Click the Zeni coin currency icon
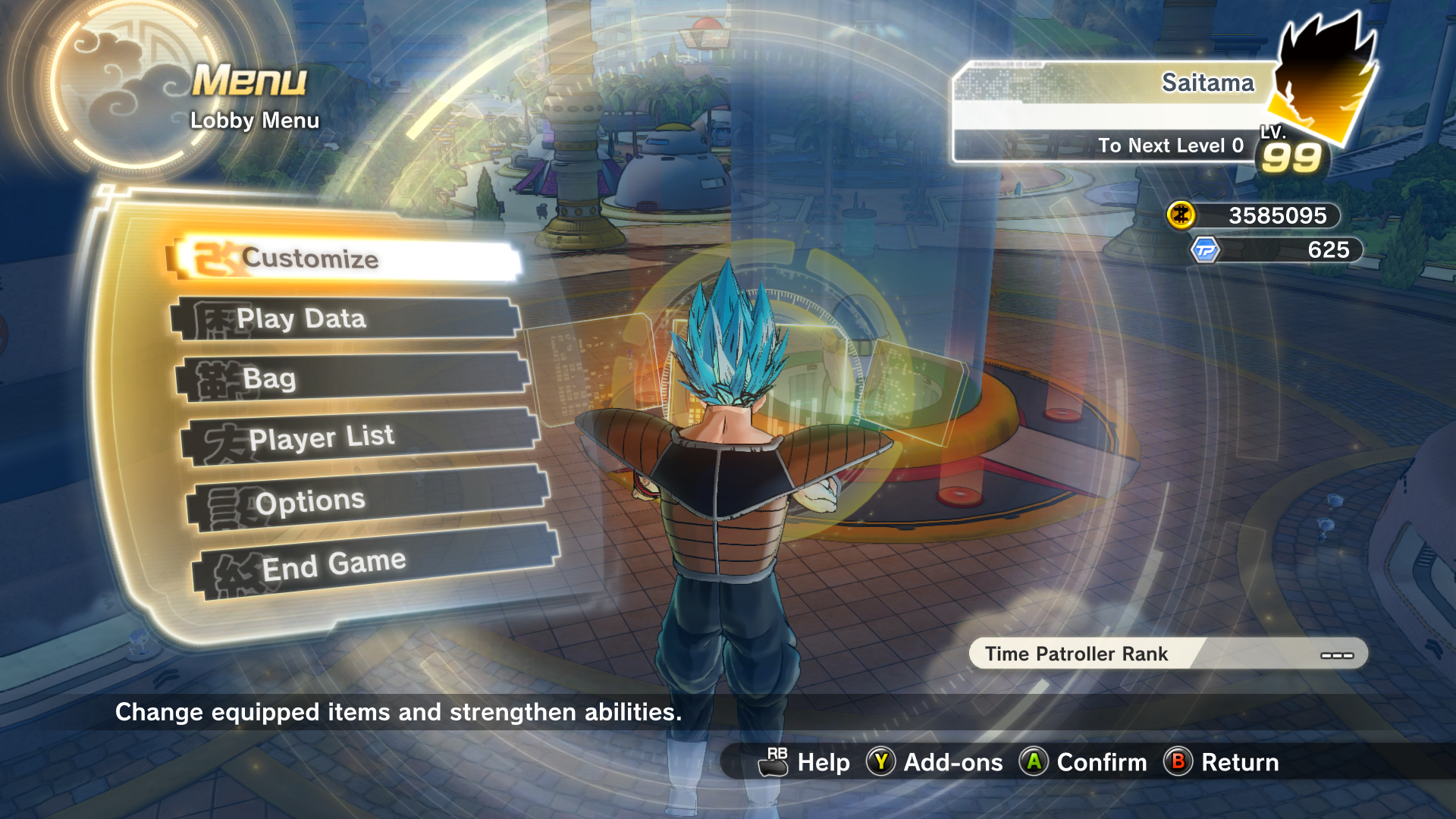 pyautogui.click(x=1181, y=215)
